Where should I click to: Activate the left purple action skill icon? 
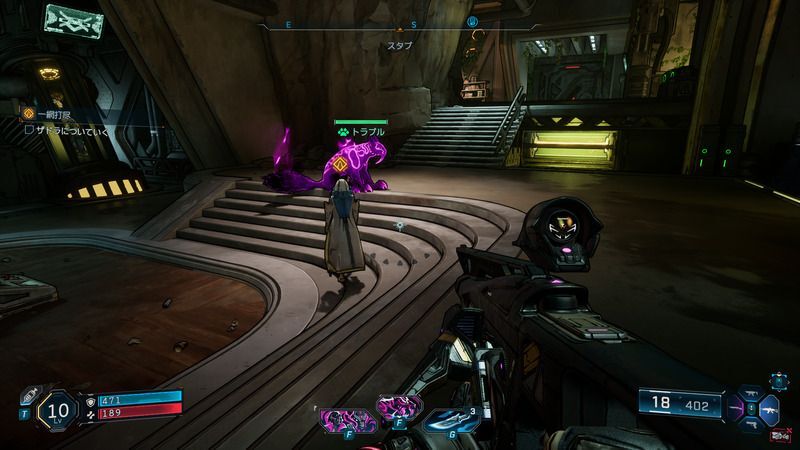click(x=341, y=418)
